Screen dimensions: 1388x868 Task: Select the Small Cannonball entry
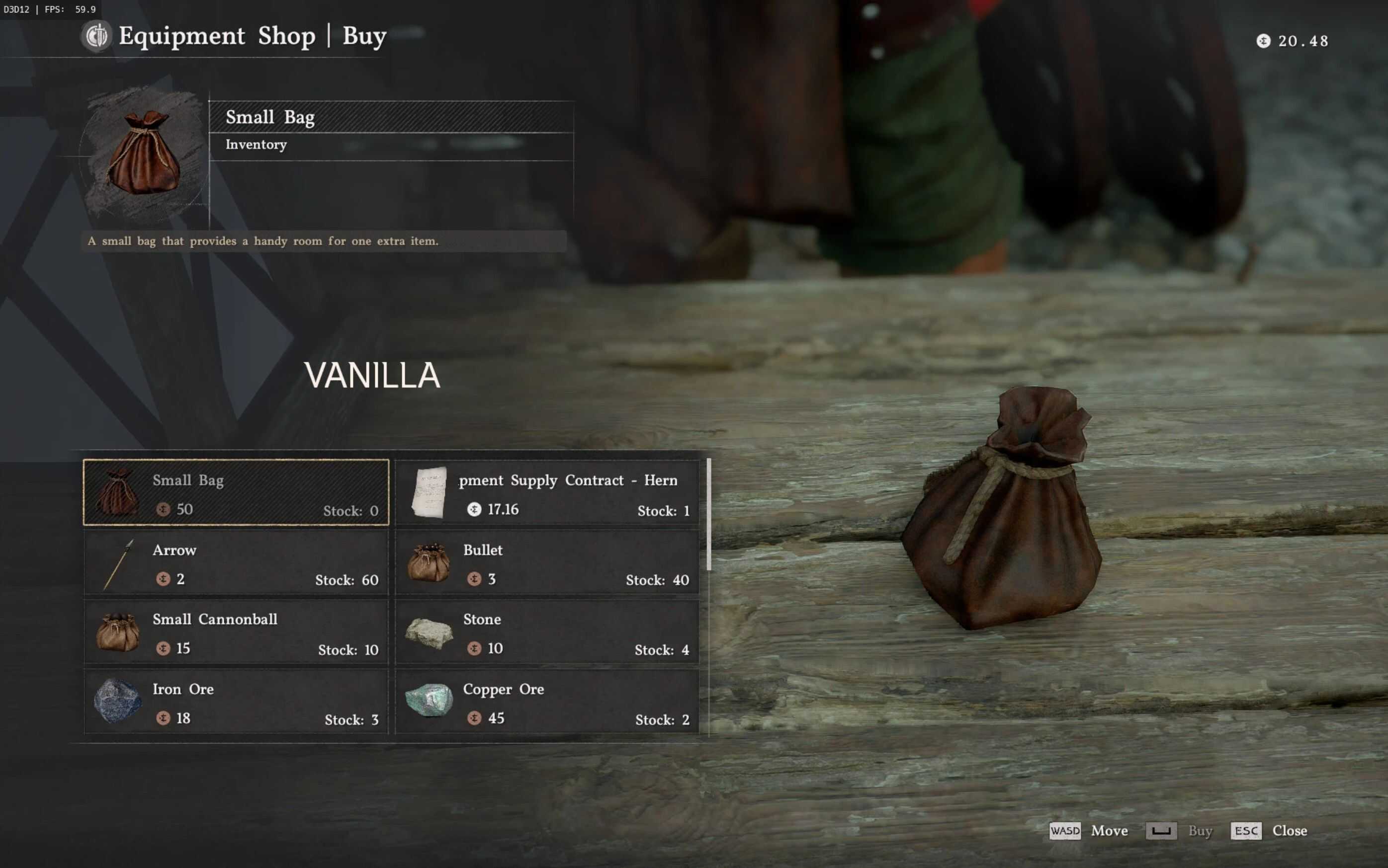pos(236,632)
